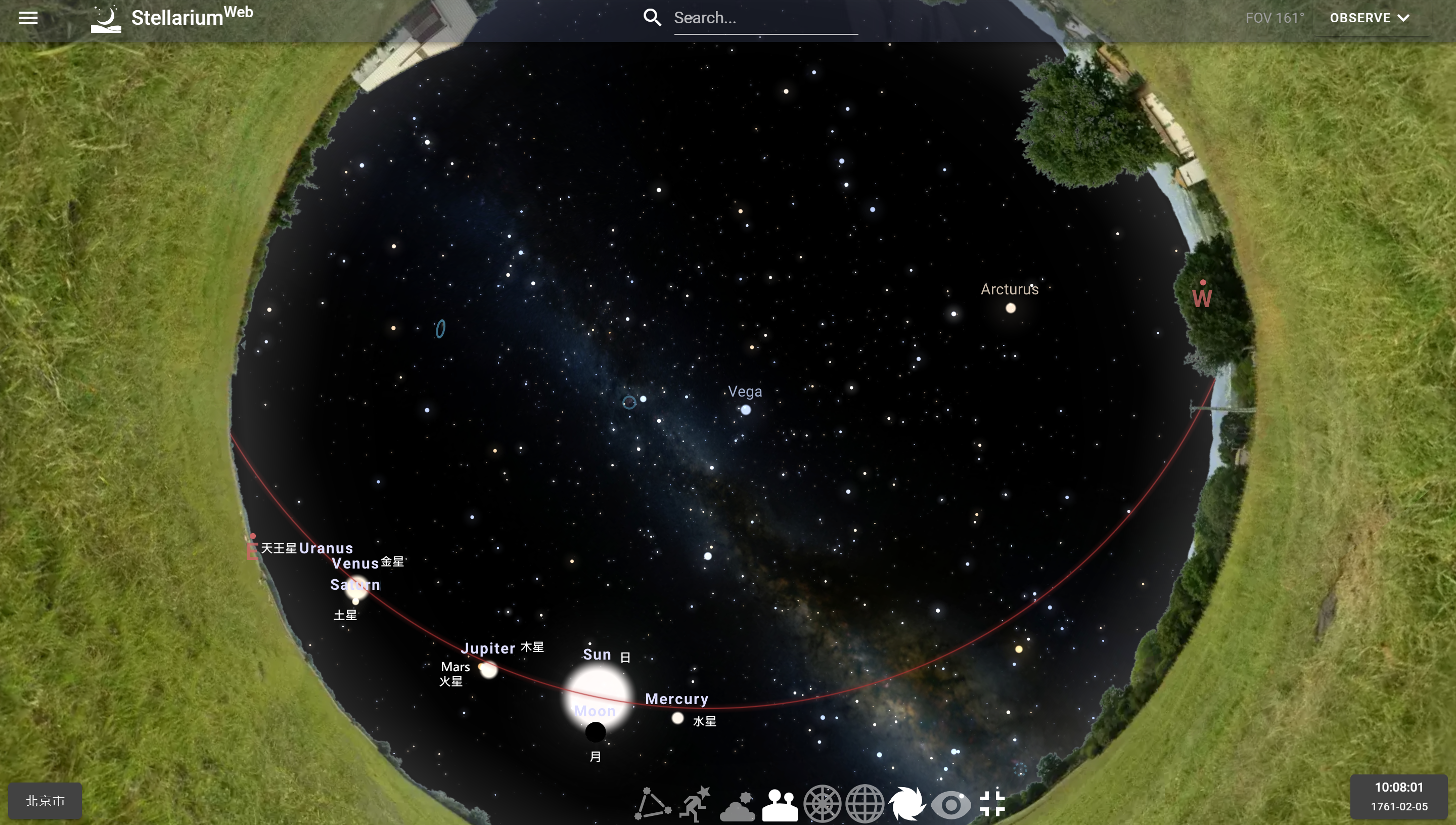Open the hamburger navigation menu
The height and width of the screenshot is (825, 1456).
[x=28, y=18]
